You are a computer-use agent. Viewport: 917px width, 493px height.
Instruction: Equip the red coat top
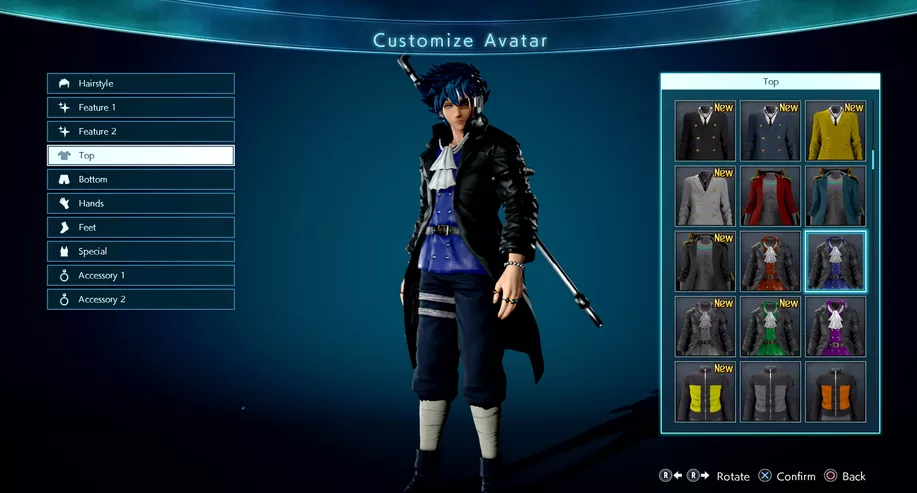pyautogui.click(x=770, y=196)
